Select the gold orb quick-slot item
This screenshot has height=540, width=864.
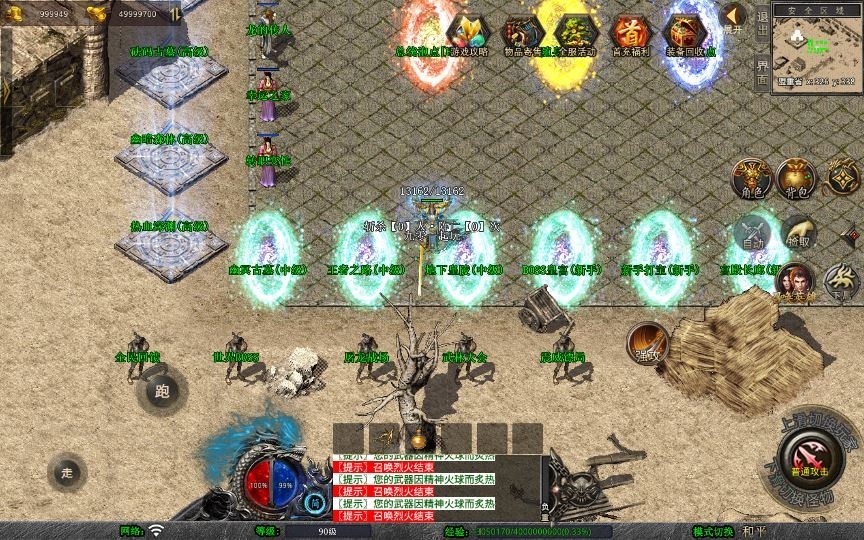pyautogui.click(x=419, y=437)
